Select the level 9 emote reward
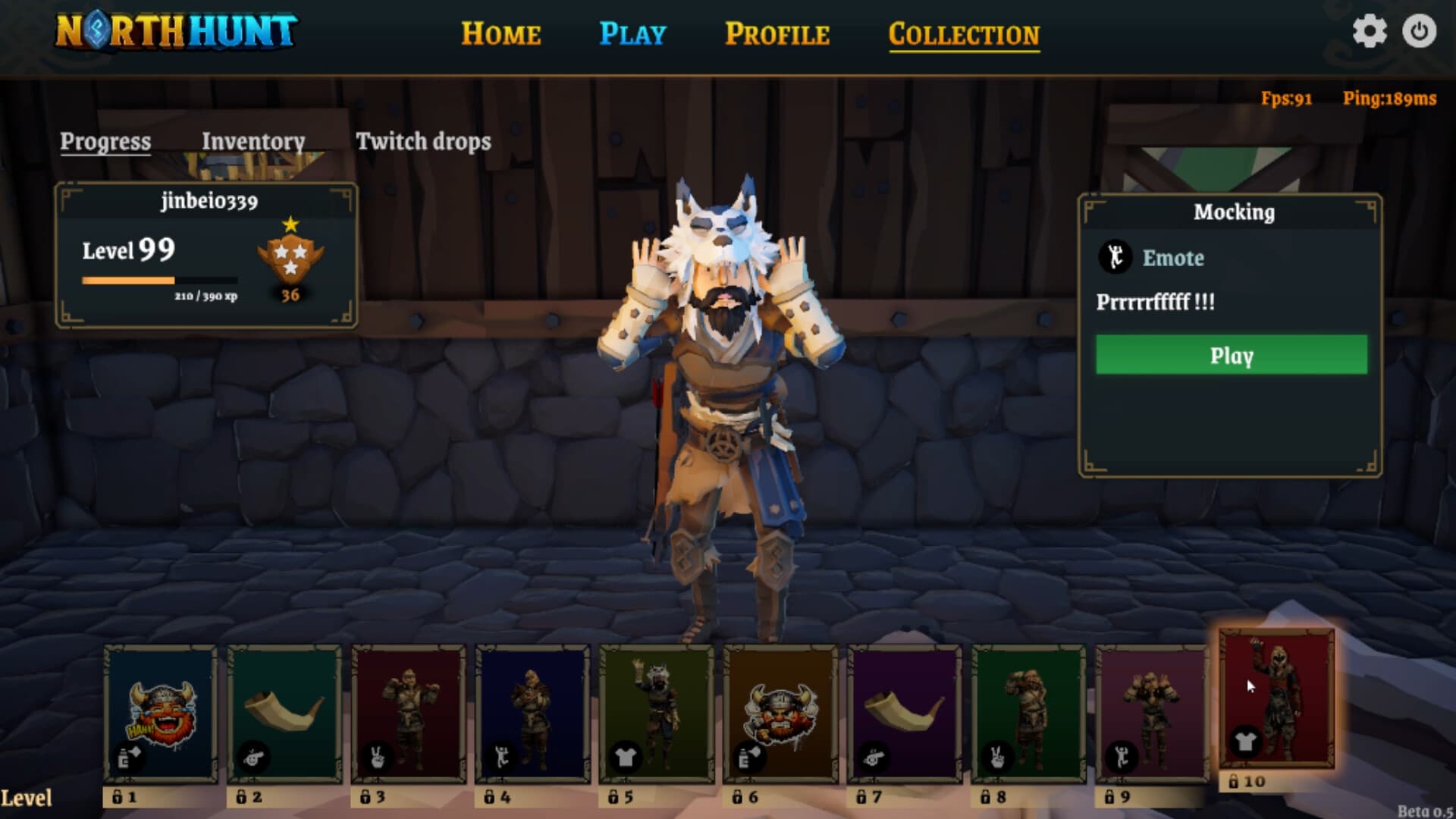Viewport: 1456px width, 819px height. pyautogui.click(x=1153, y=714)
